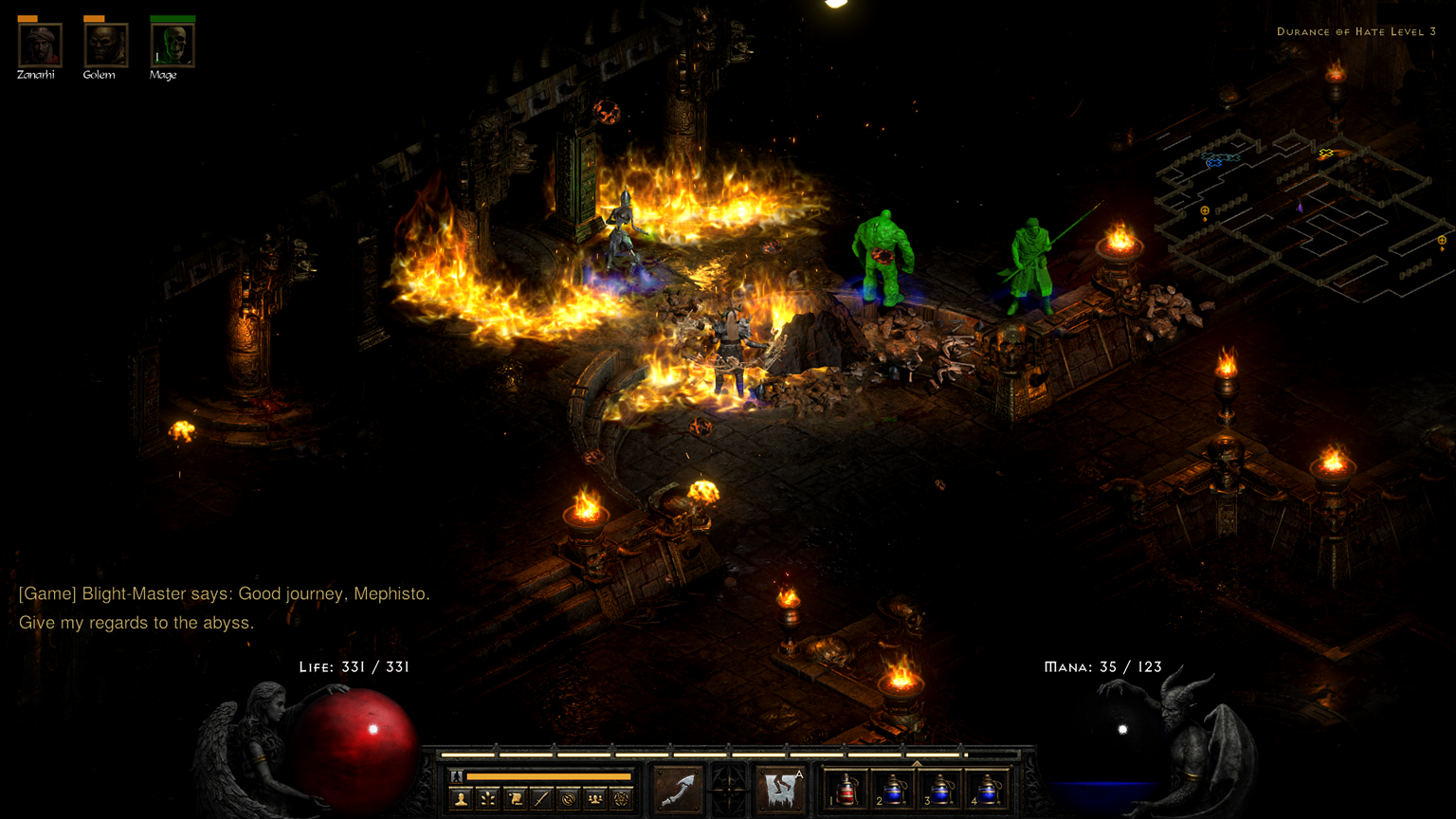The height and width of the screenshot is (819, 1456).
Task: Toggle the run/walk icon beside stamina bar
Action: (457, 776)
